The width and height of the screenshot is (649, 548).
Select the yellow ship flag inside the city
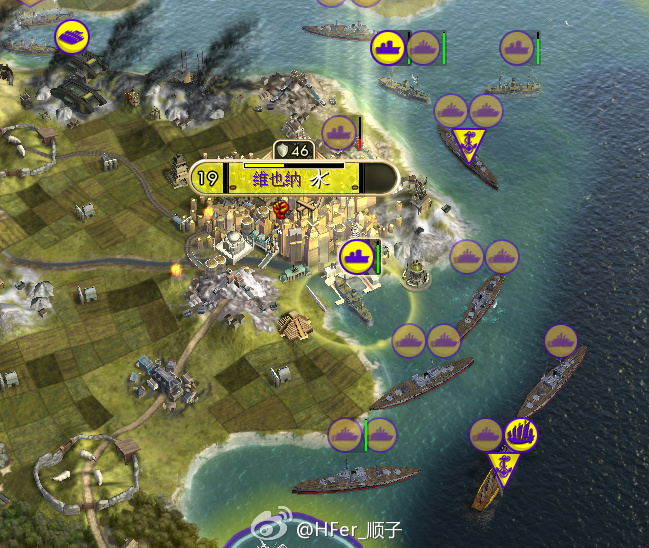click(358, 256)
